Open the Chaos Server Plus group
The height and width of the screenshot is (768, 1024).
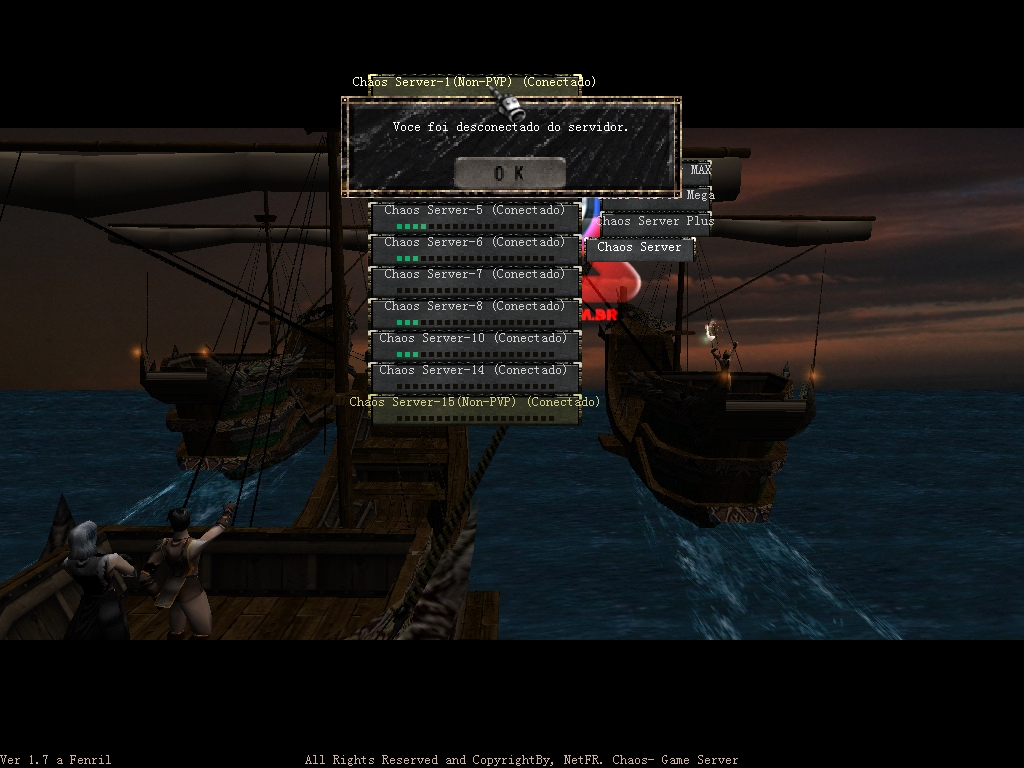click(655, 222)
